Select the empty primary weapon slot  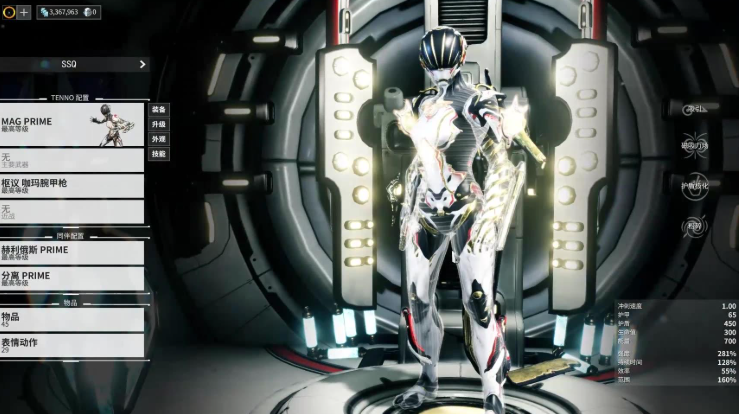(x=72, y=160)
